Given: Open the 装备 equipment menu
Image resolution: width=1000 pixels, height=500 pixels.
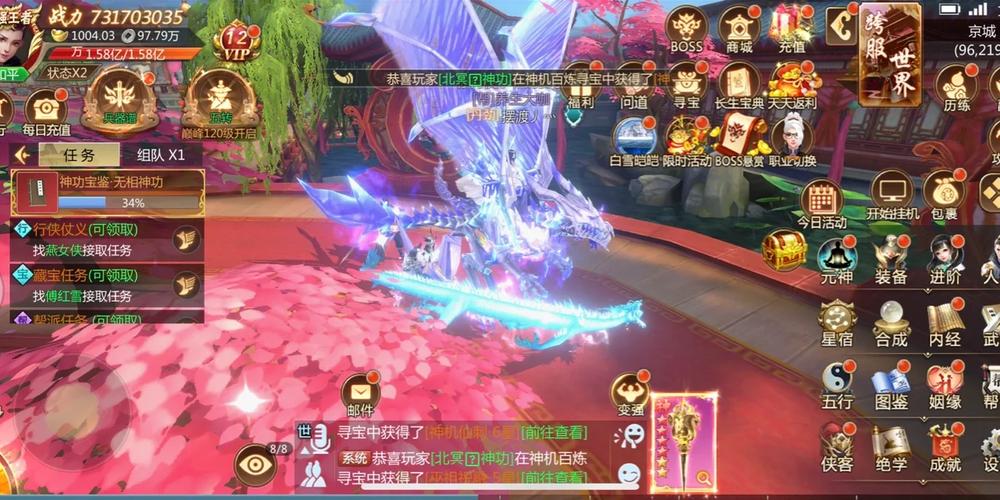Looking at the screenshot, I should [890, 257].
